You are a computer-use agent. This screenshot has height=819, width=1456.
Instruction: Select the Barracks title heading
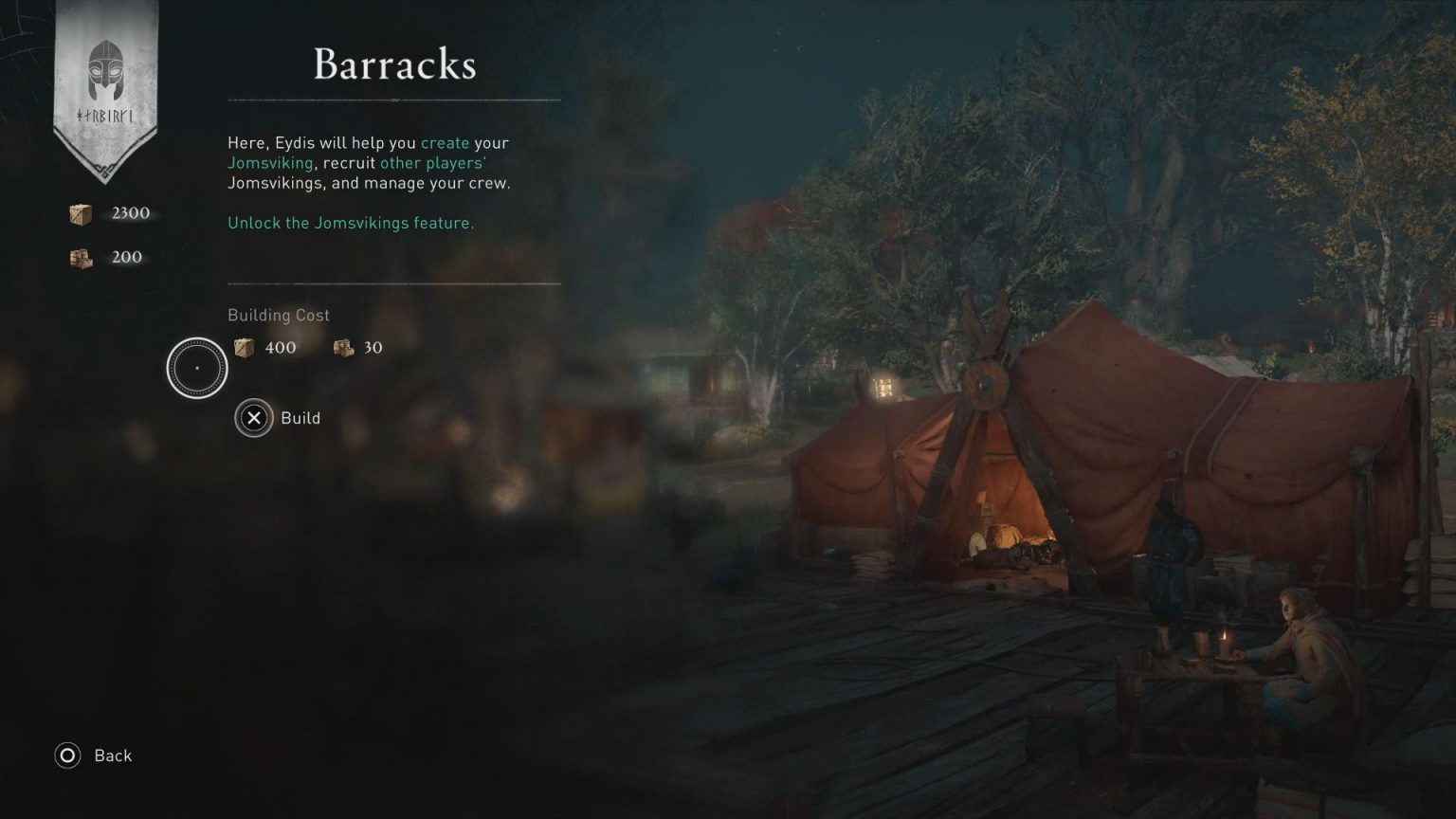(x=394, y=64)
